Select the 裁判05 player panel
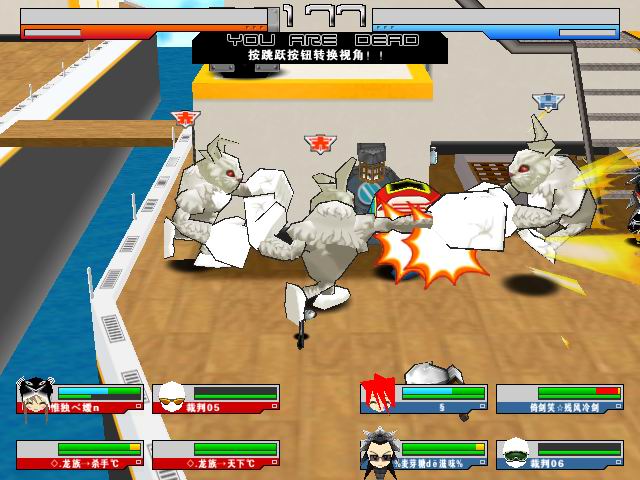The width and height of the screenshot is (640, 480). click(x=216, y=399)
